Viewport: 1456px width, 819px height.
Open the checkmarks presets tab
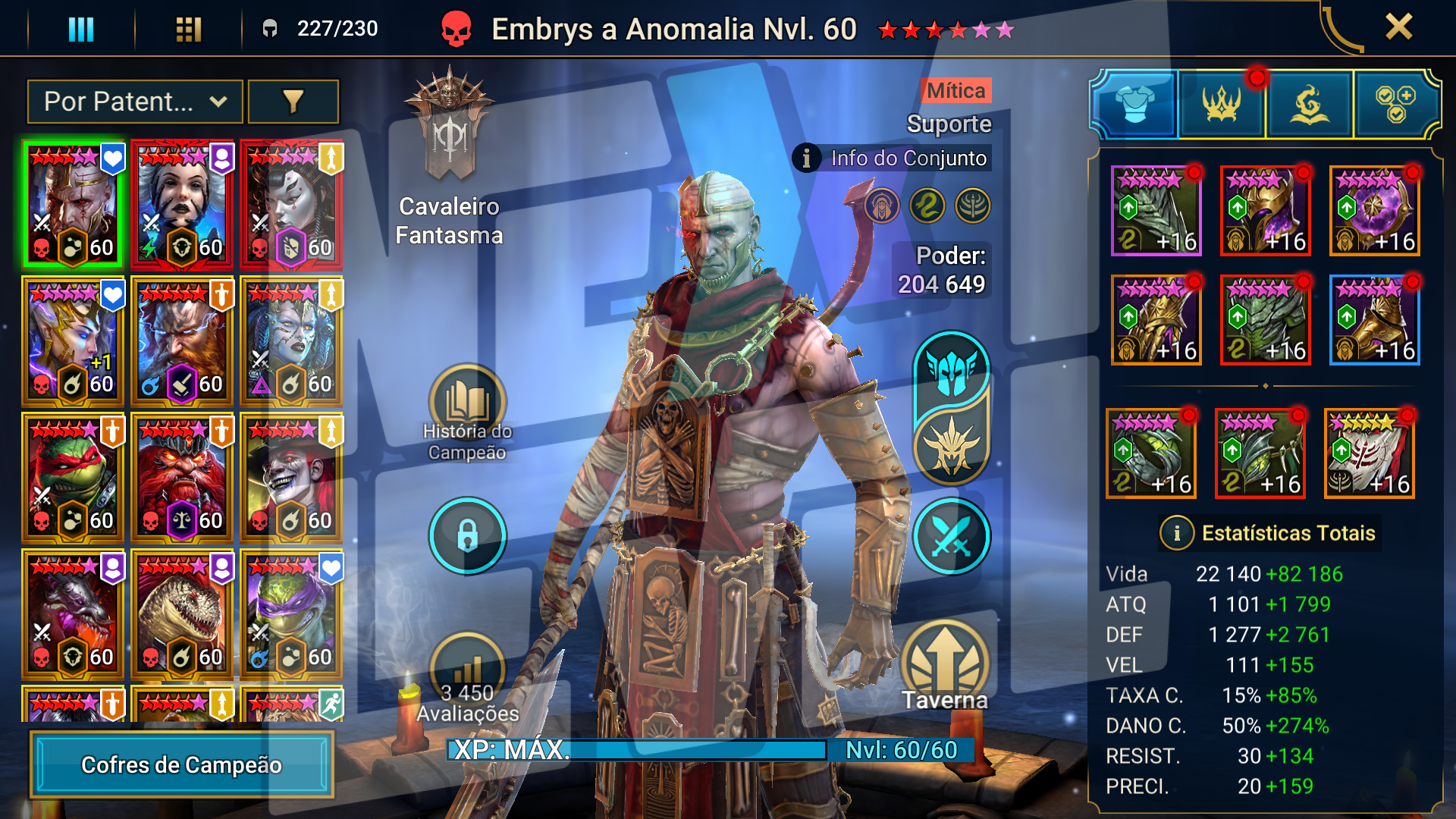(1395, 104)
